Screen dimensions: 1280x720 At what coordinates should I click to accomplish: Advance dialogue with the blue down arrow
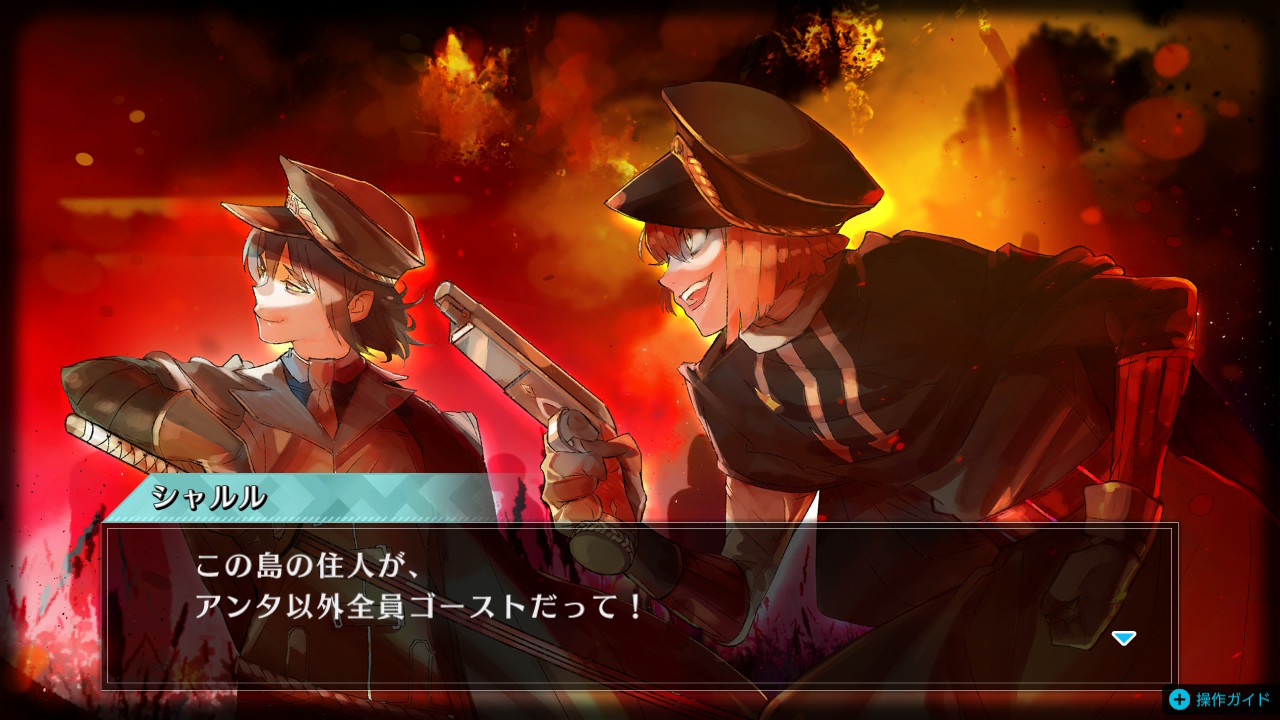1124,638
